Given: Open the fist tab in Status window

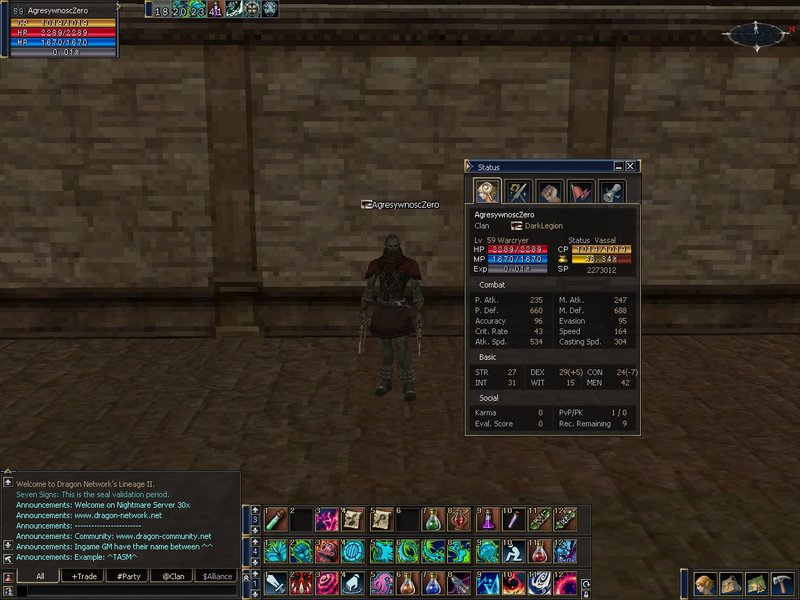Looking at the screenshot, I should tap(548, 191).
